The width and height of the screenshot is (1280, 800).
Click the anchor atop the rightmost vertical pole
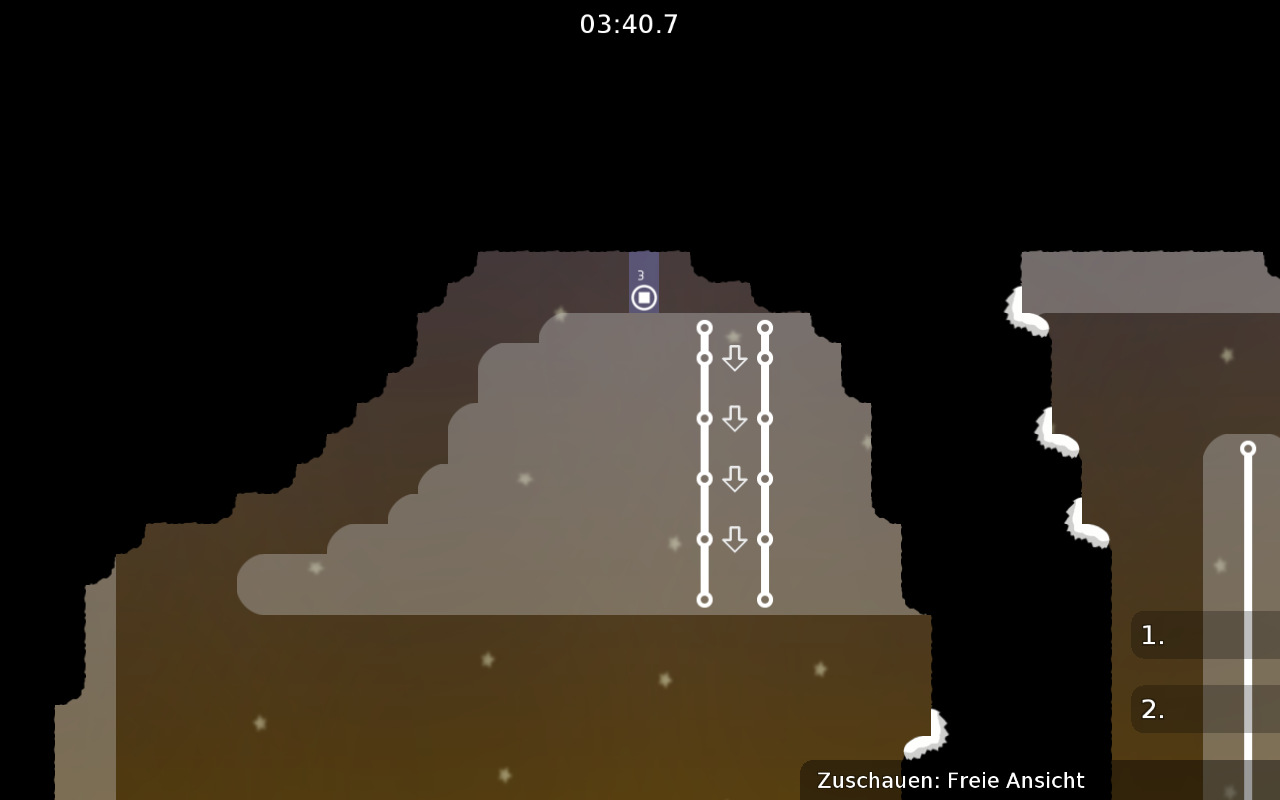(x=1247, y=447)
